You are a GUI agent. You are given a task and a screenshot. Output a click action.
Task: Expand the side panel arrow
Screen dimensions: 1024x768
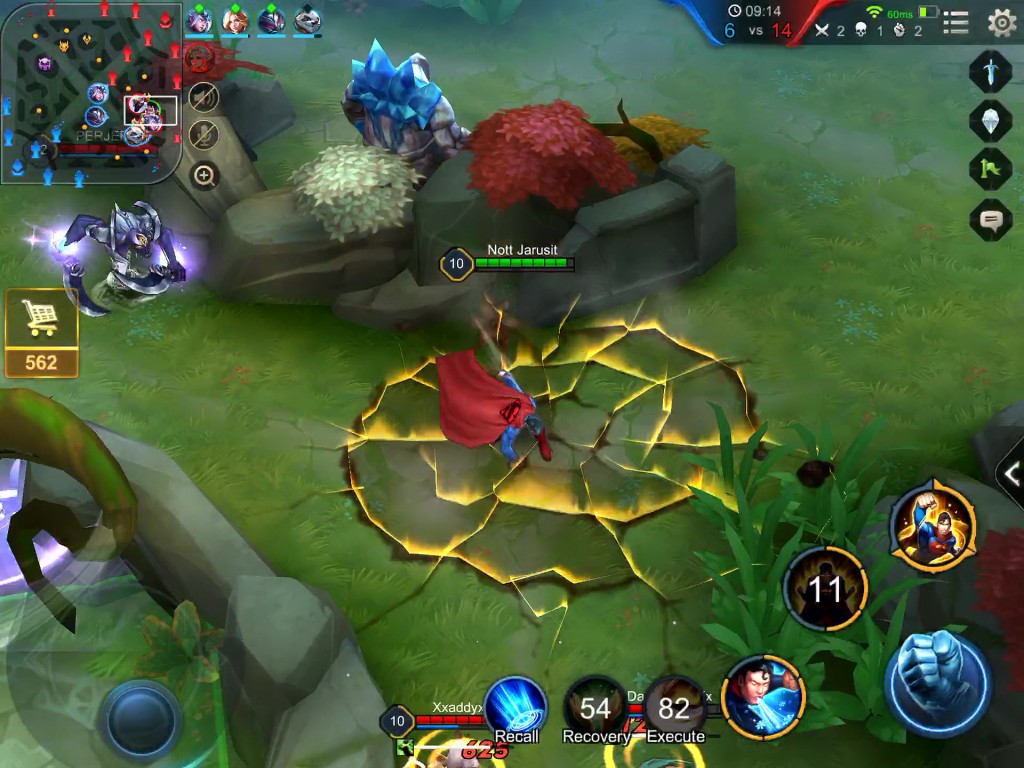(1011, 474)
